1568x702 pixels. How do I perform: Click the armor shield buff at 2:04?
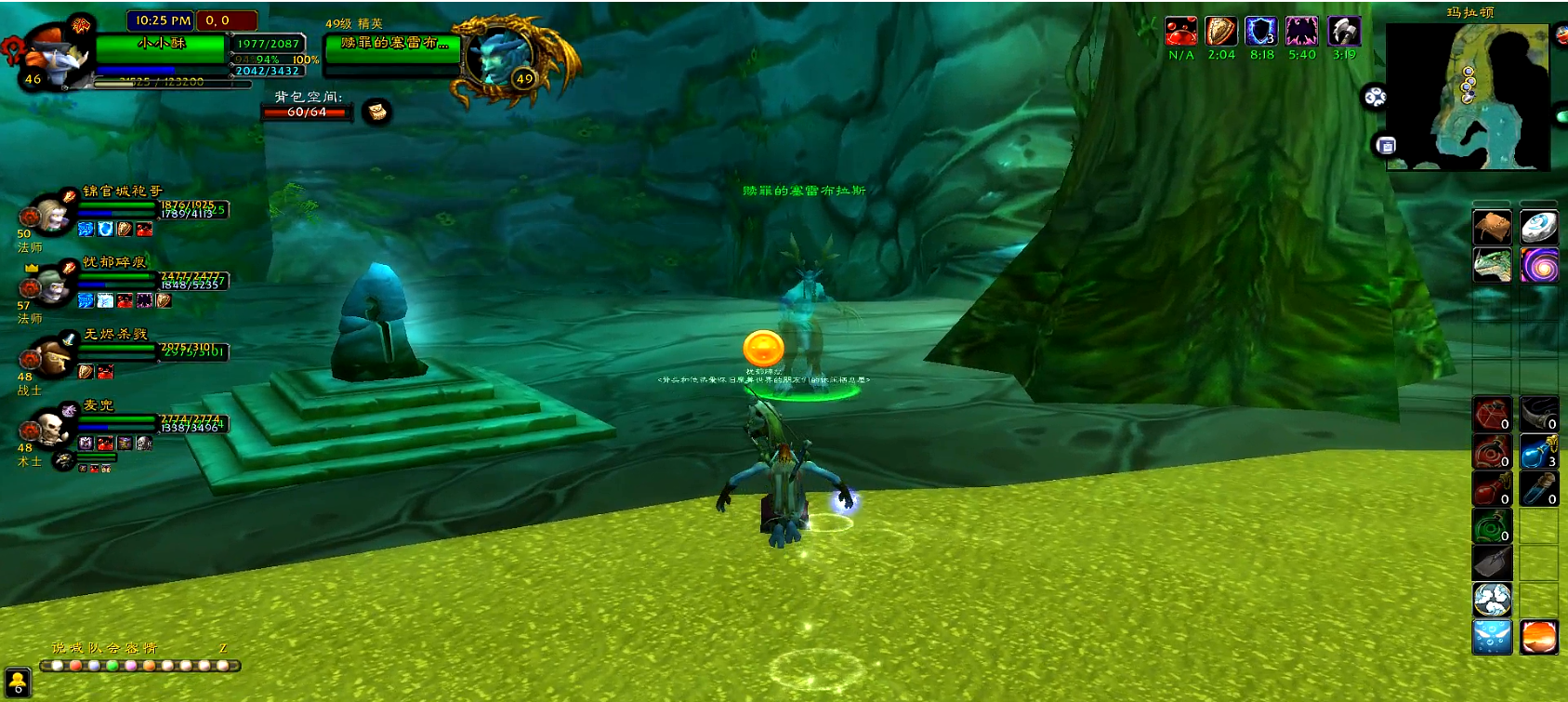click(x=1221, y=32)
